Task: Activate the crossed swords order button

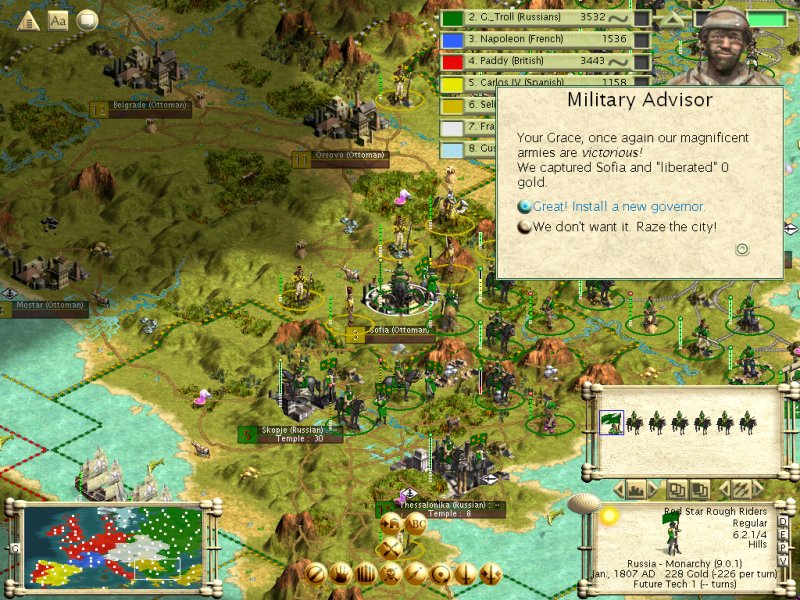Action: coord(390,548)
